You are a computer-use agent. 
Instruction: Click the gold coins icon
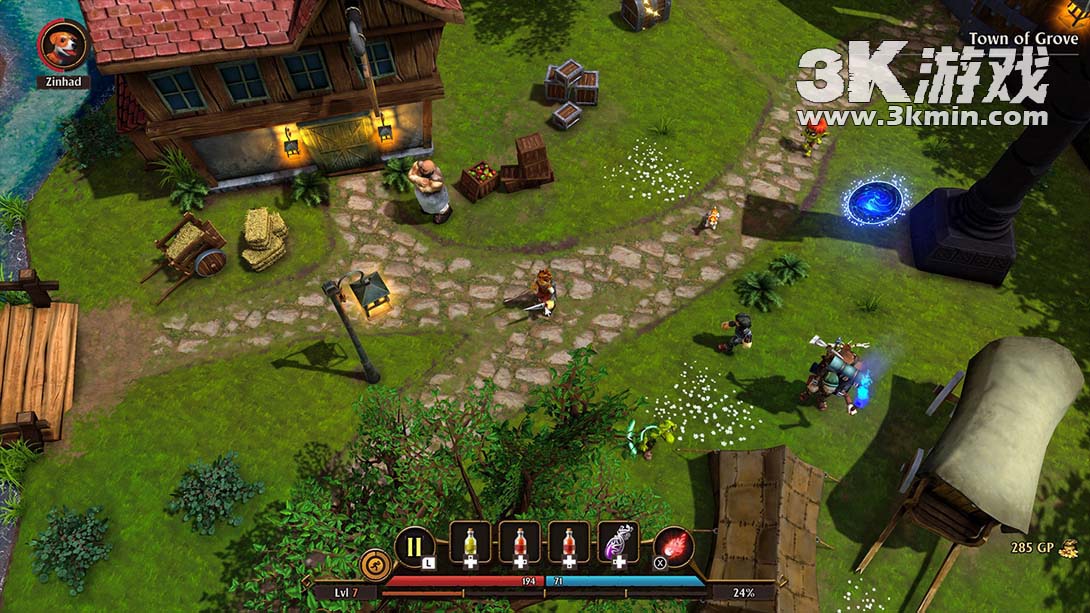[1069, 547]
